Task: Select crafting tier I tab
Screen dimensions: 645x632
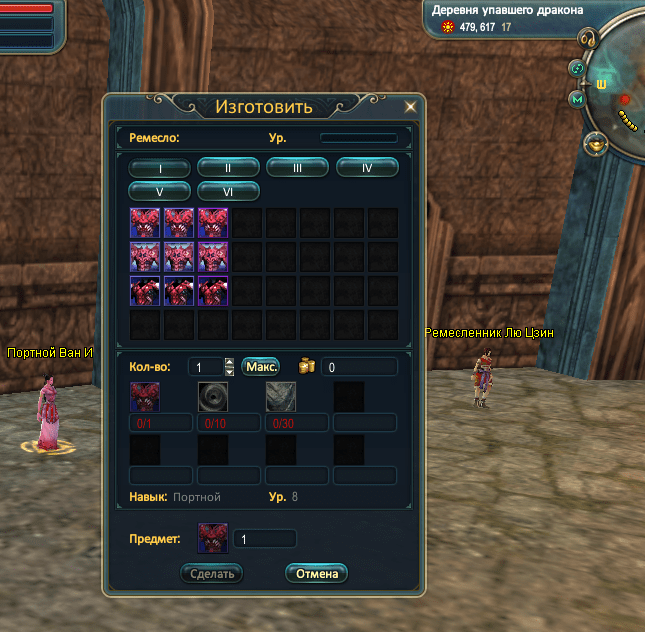Action: tap(159, 168)
